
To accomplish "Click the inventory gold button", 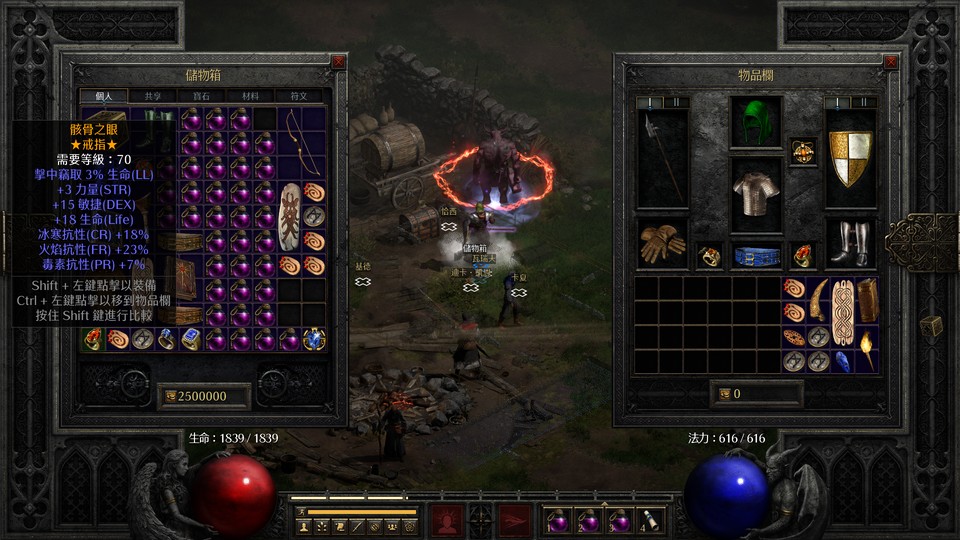I will click(724, 394).
